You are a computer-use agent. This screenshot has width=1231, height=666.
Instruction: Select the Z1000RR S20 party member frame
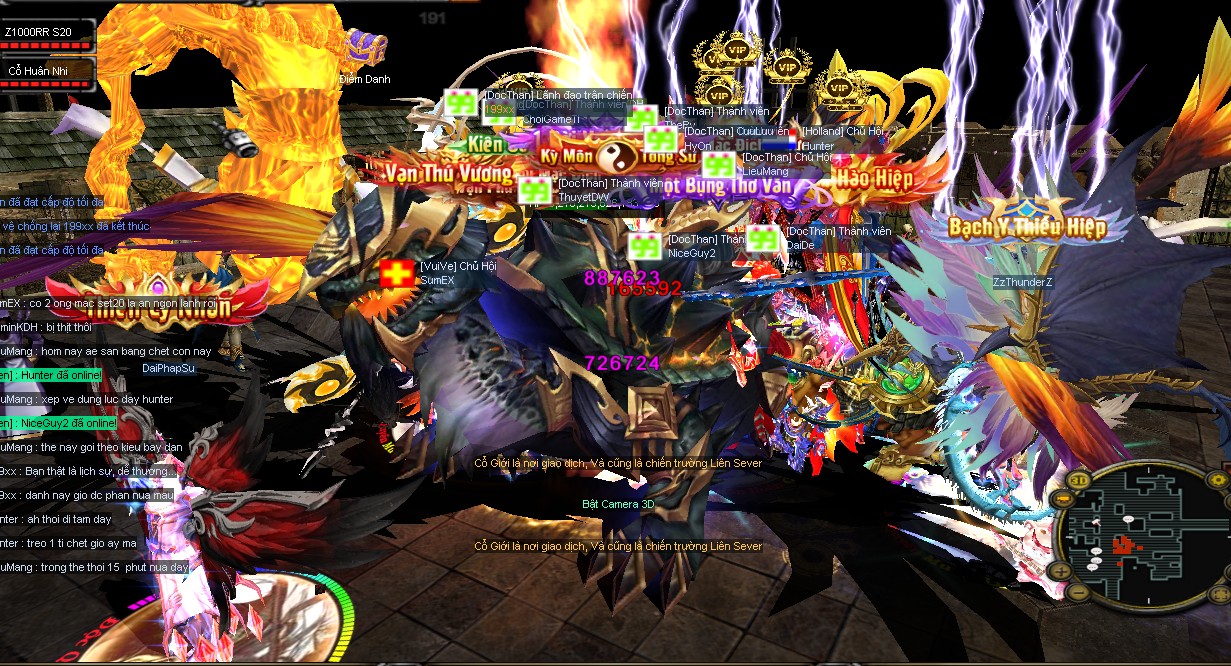(x=48, y=35)
